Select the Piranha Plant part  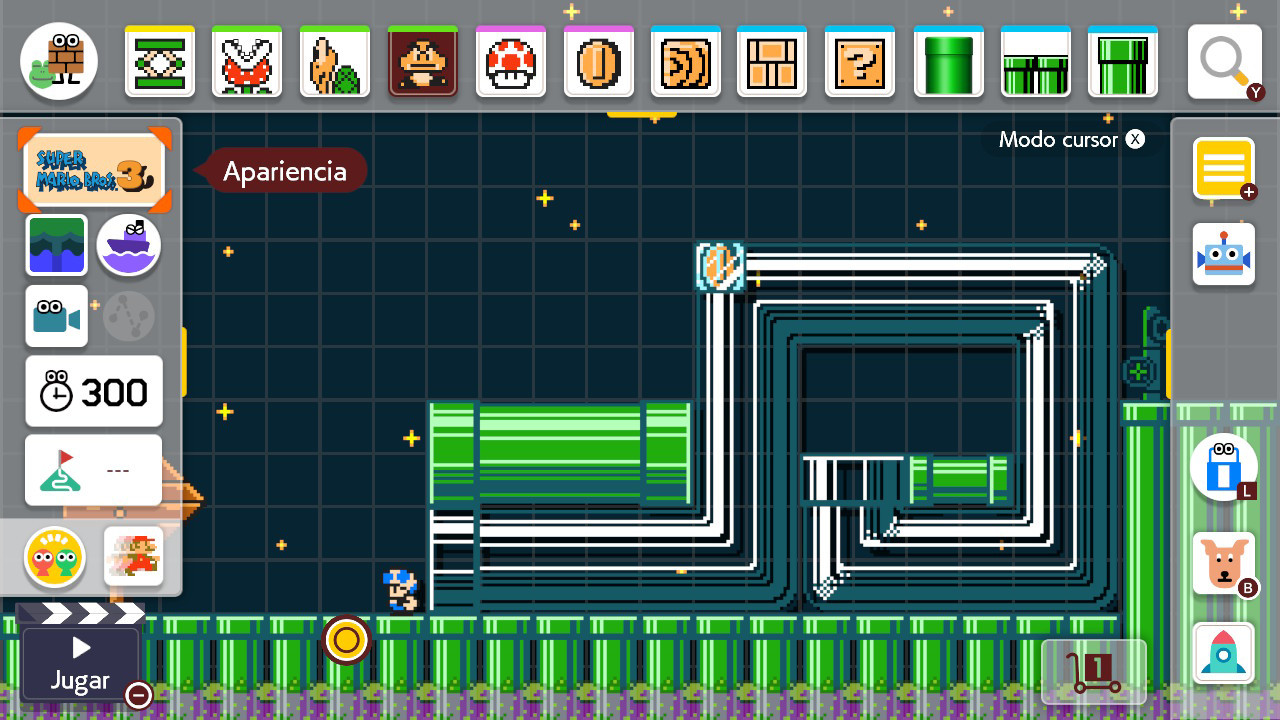click(247, 61)
